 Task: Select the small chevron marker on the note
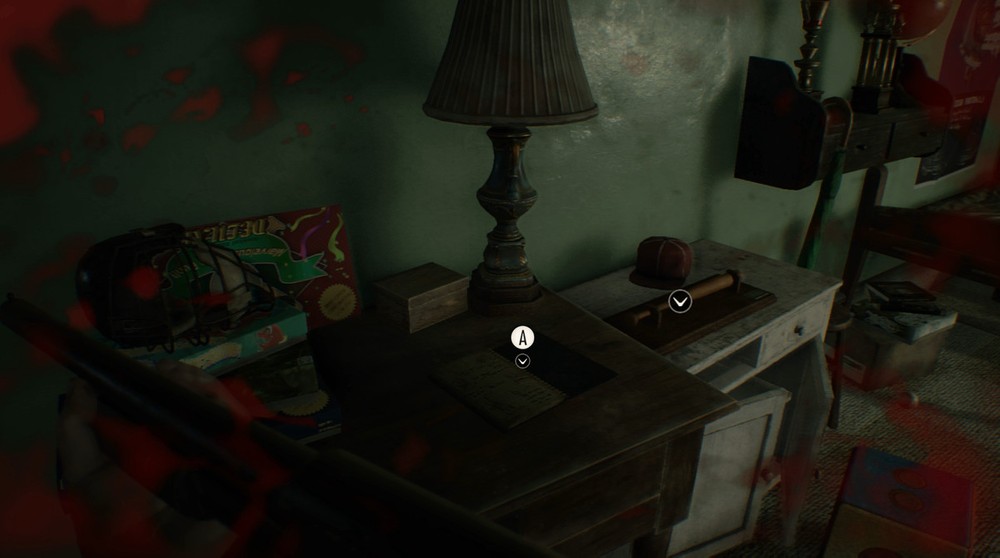tap(522, 361)
